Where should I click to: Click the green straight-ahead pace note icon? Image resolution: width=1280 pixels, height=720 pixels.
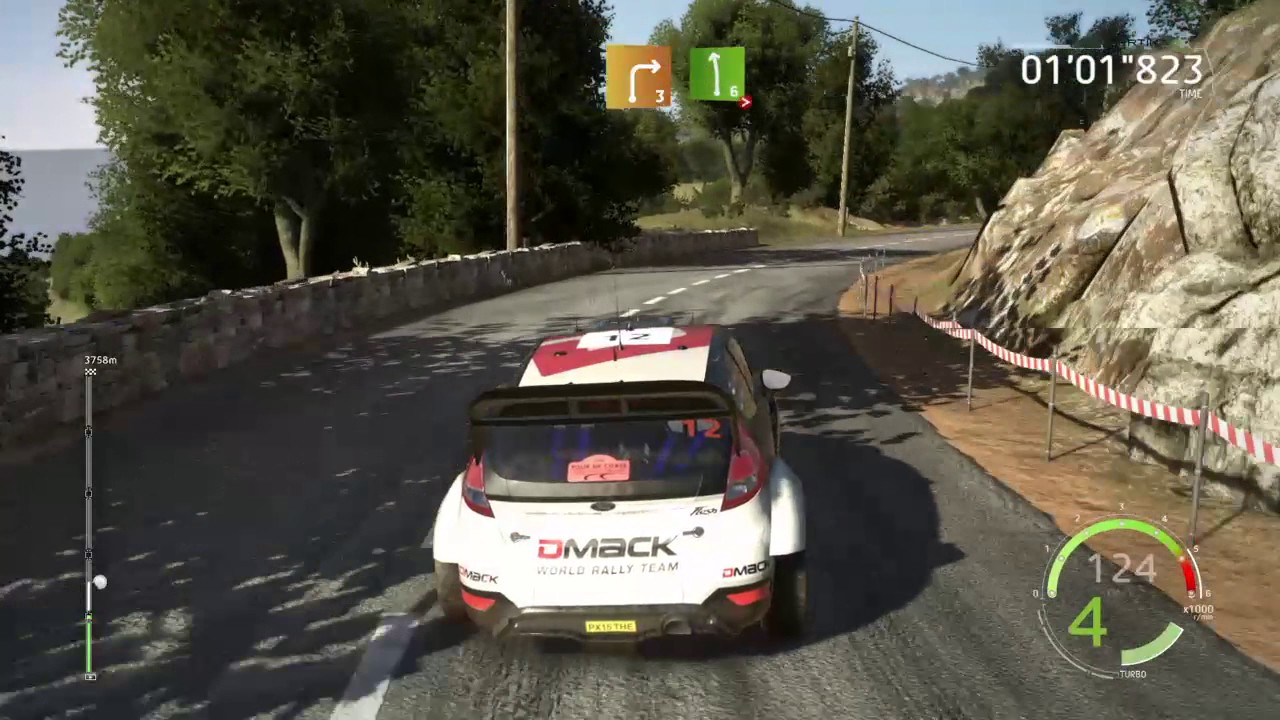(717, 74)
